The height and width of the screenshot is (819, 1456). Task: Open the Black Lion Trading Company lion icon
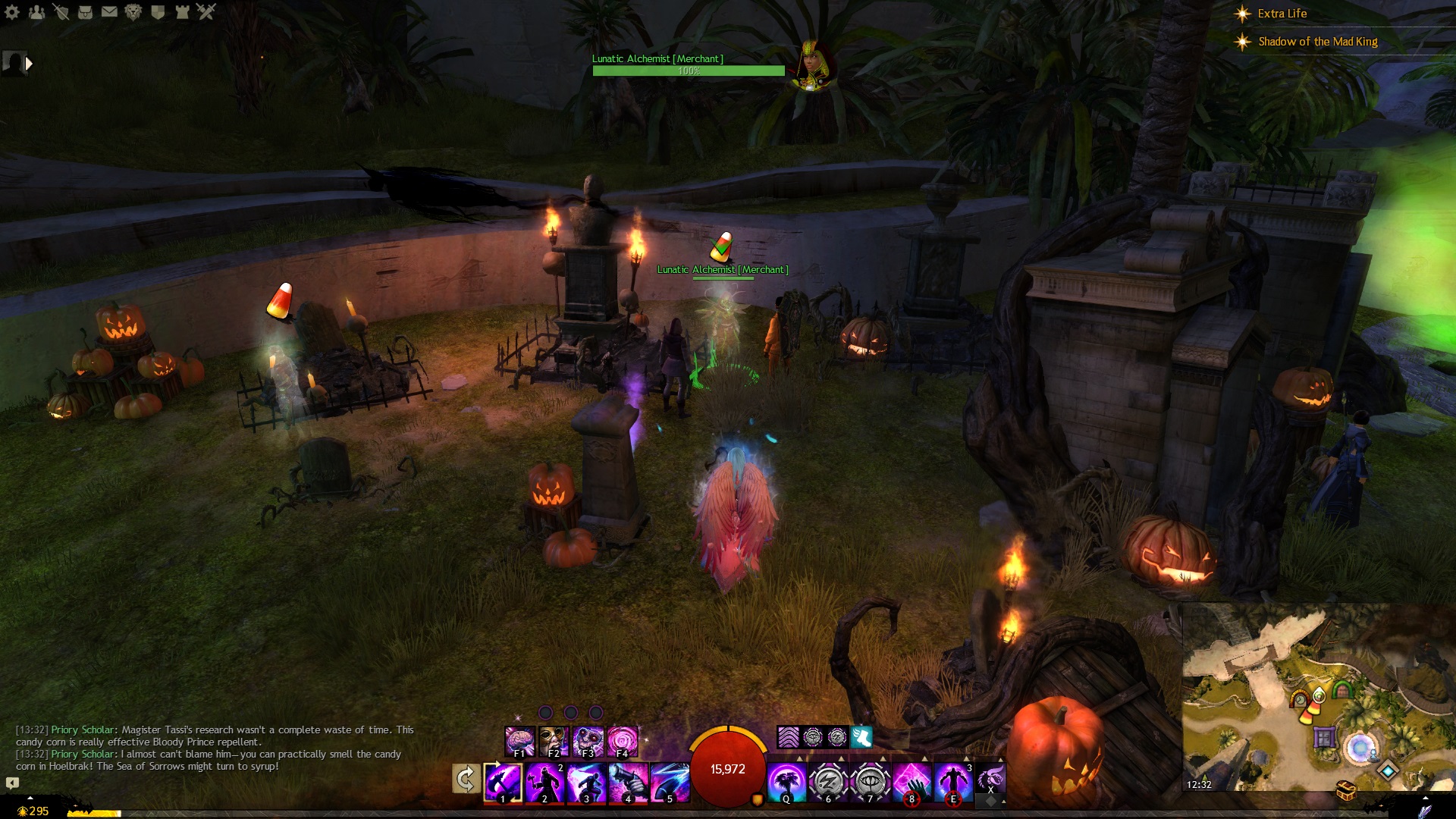point(133,12)
